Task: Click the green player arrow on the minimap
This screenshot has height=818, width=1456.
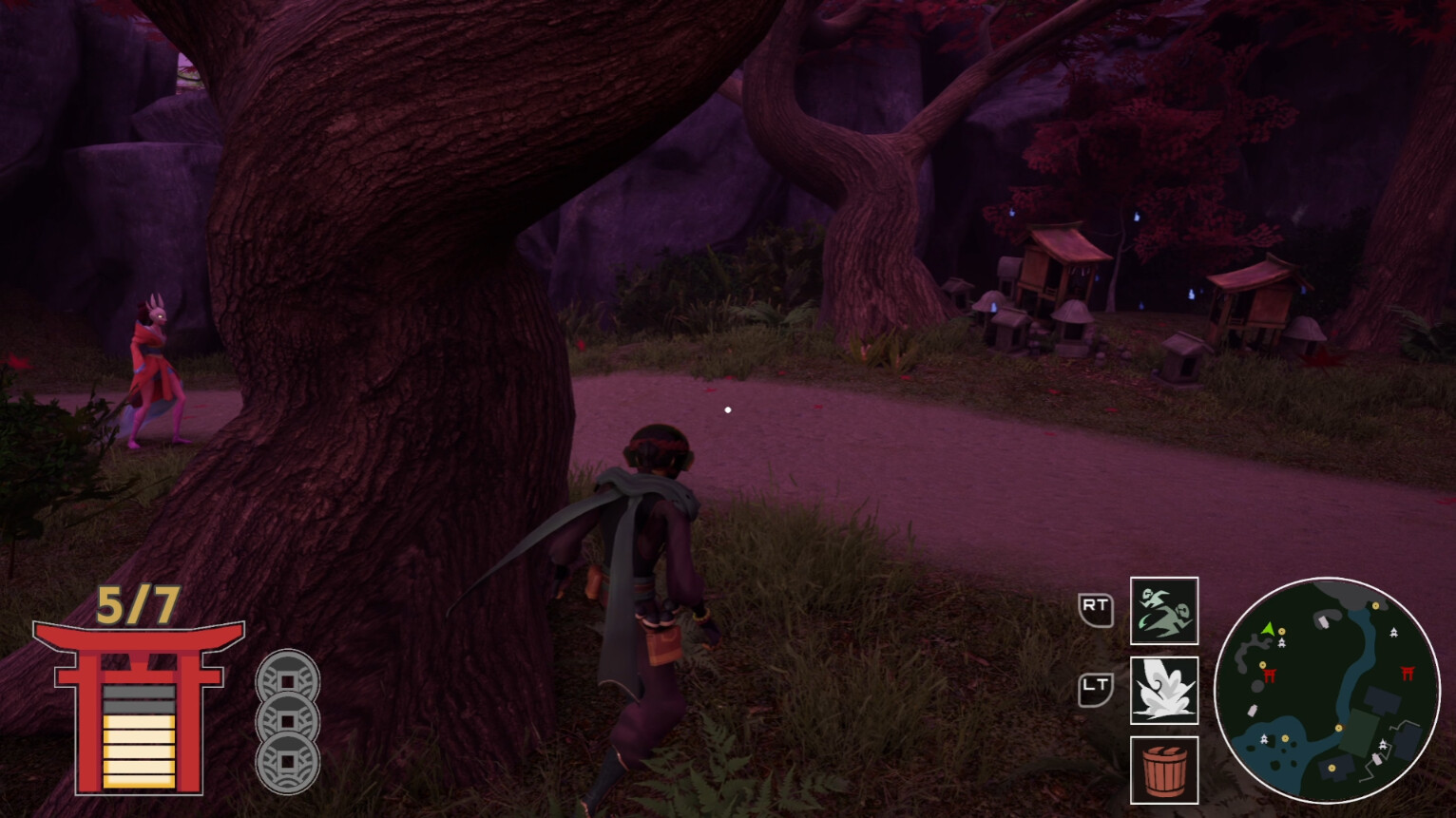Action: [x=1268, y=629]
